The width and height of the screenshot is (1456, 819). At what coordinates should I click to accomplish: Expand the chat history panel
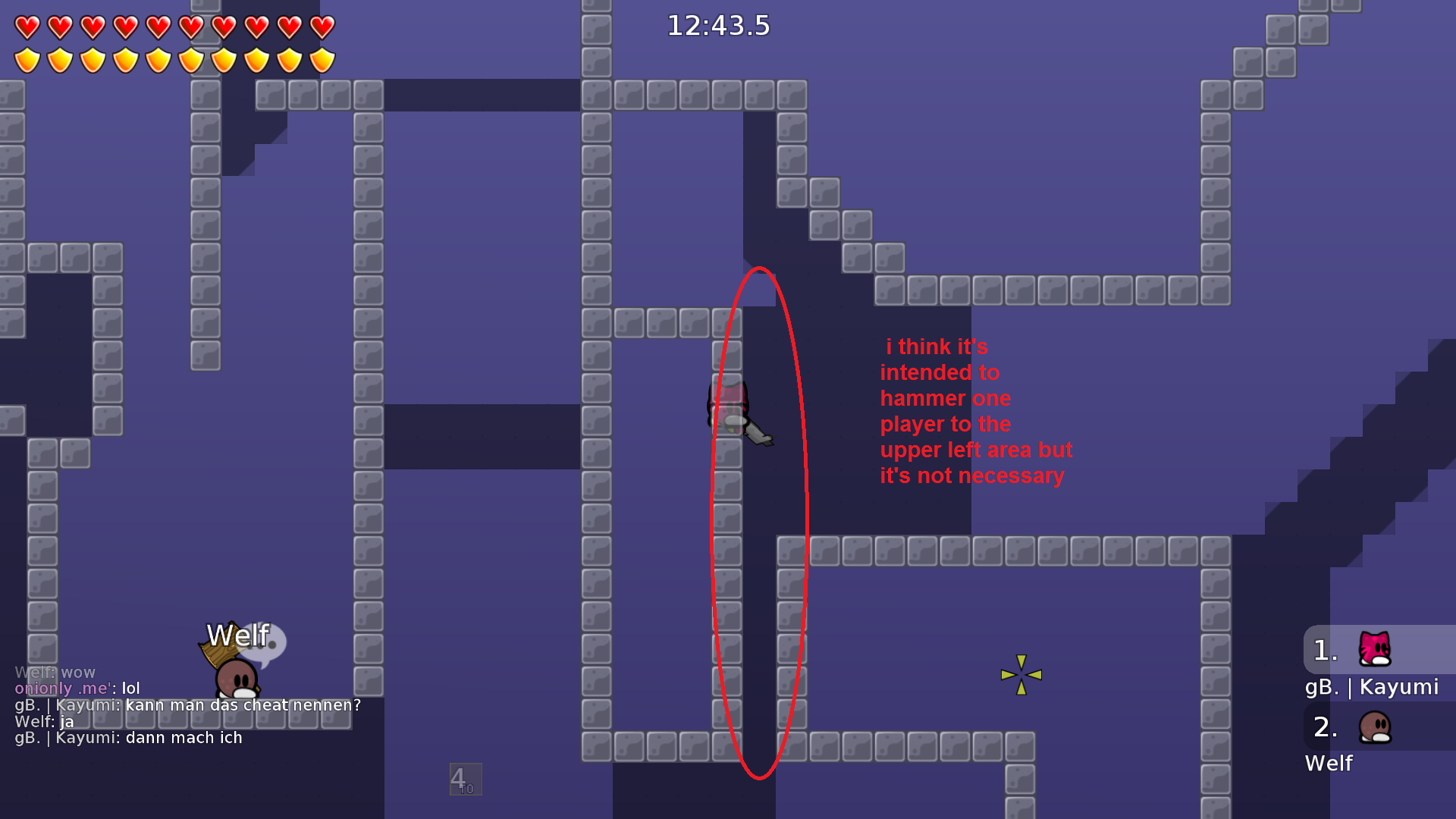(152, 704)
